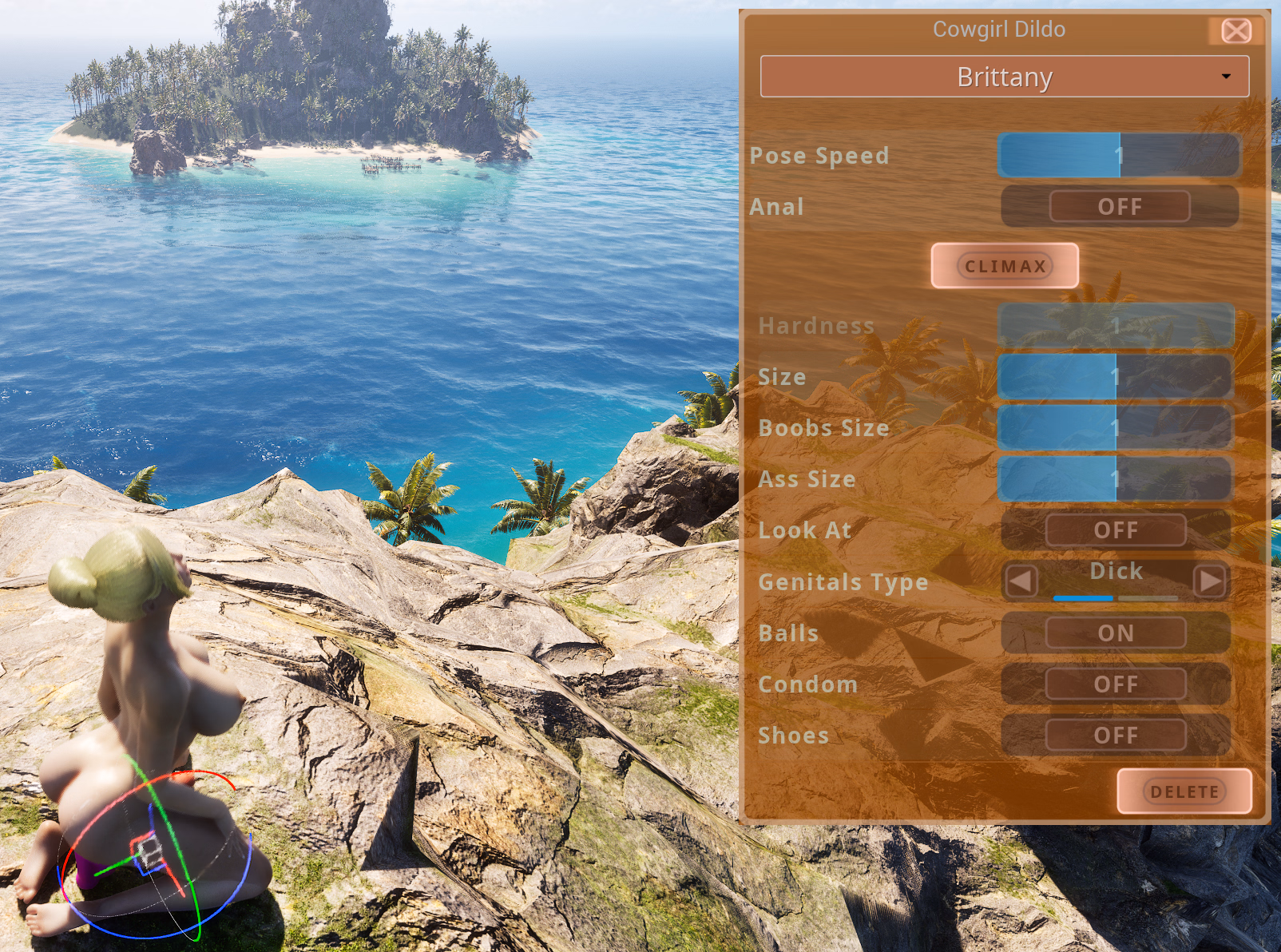Select previous Genitals Type with left arrow

tap(1021, 581)
